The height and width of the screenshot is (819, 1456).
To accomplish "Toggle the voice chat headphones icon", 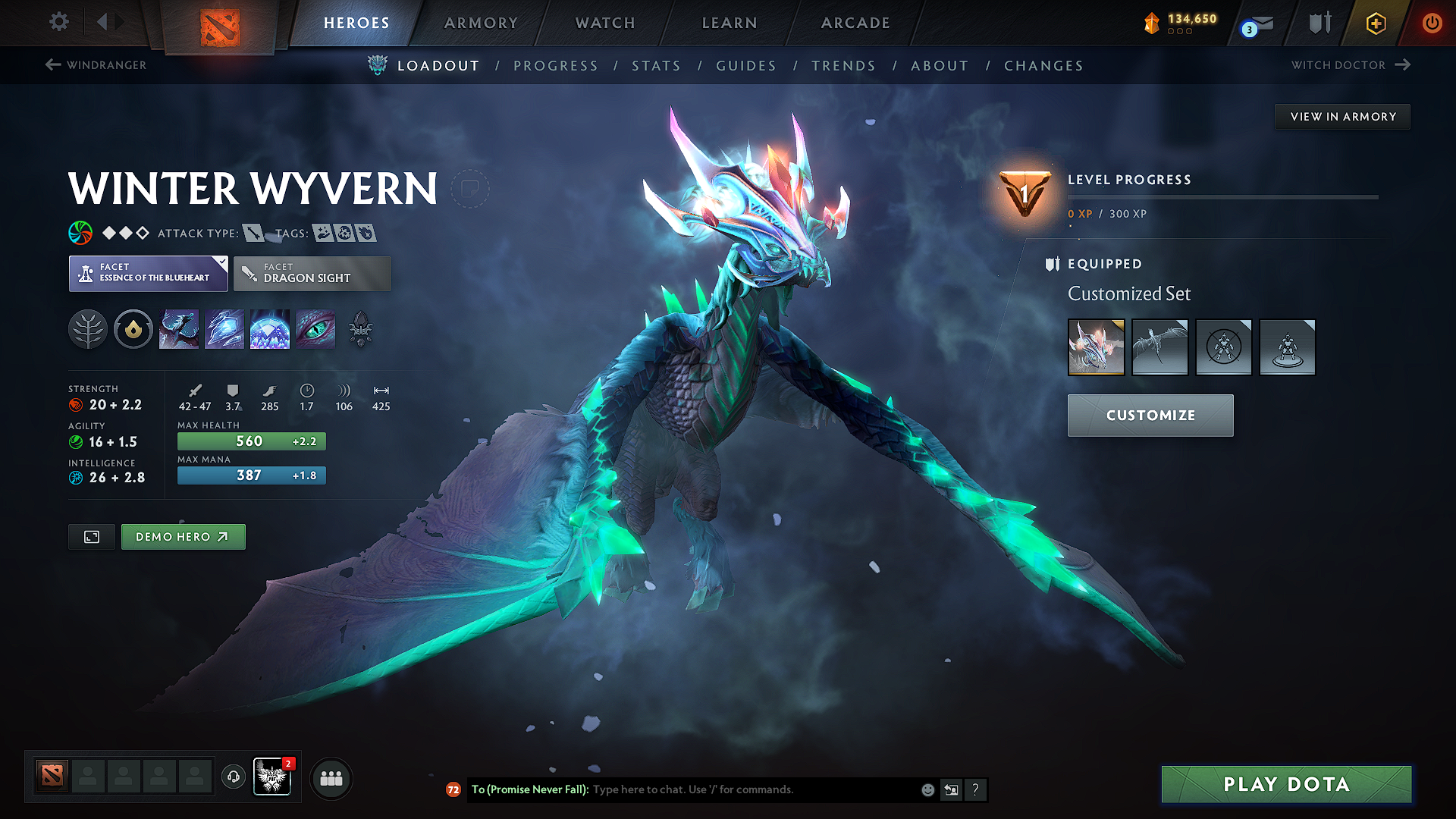I will click(x=234, y=778).
